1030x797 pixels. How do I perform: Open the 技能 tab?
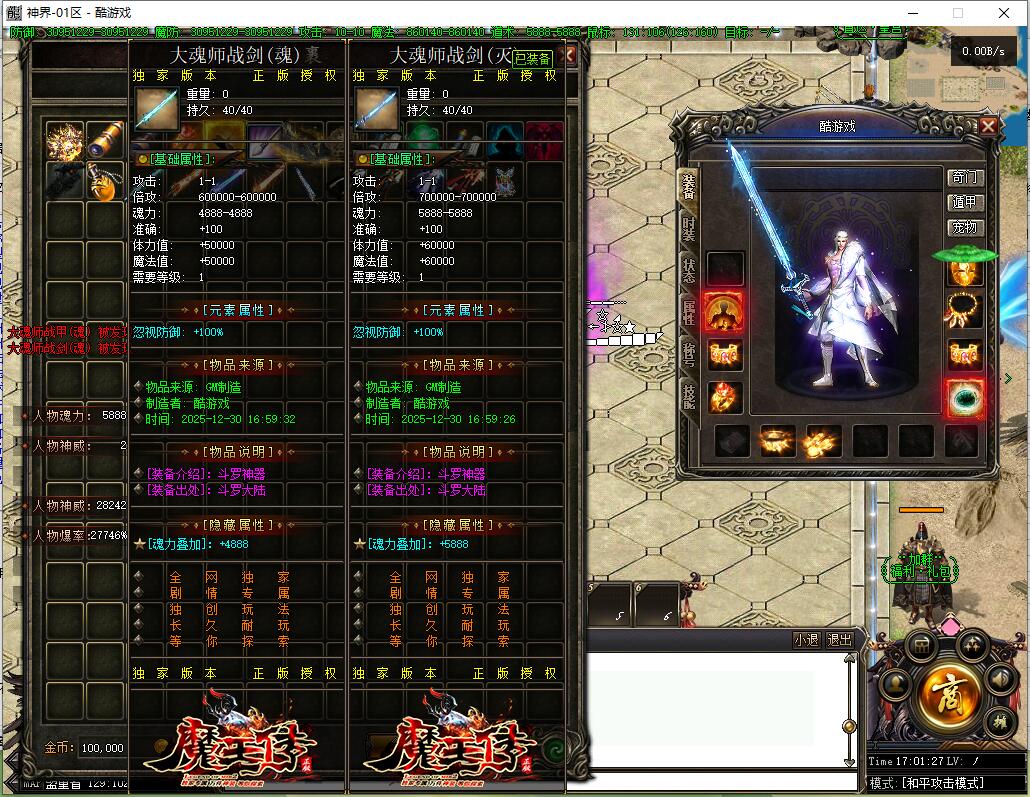point(688,395)
